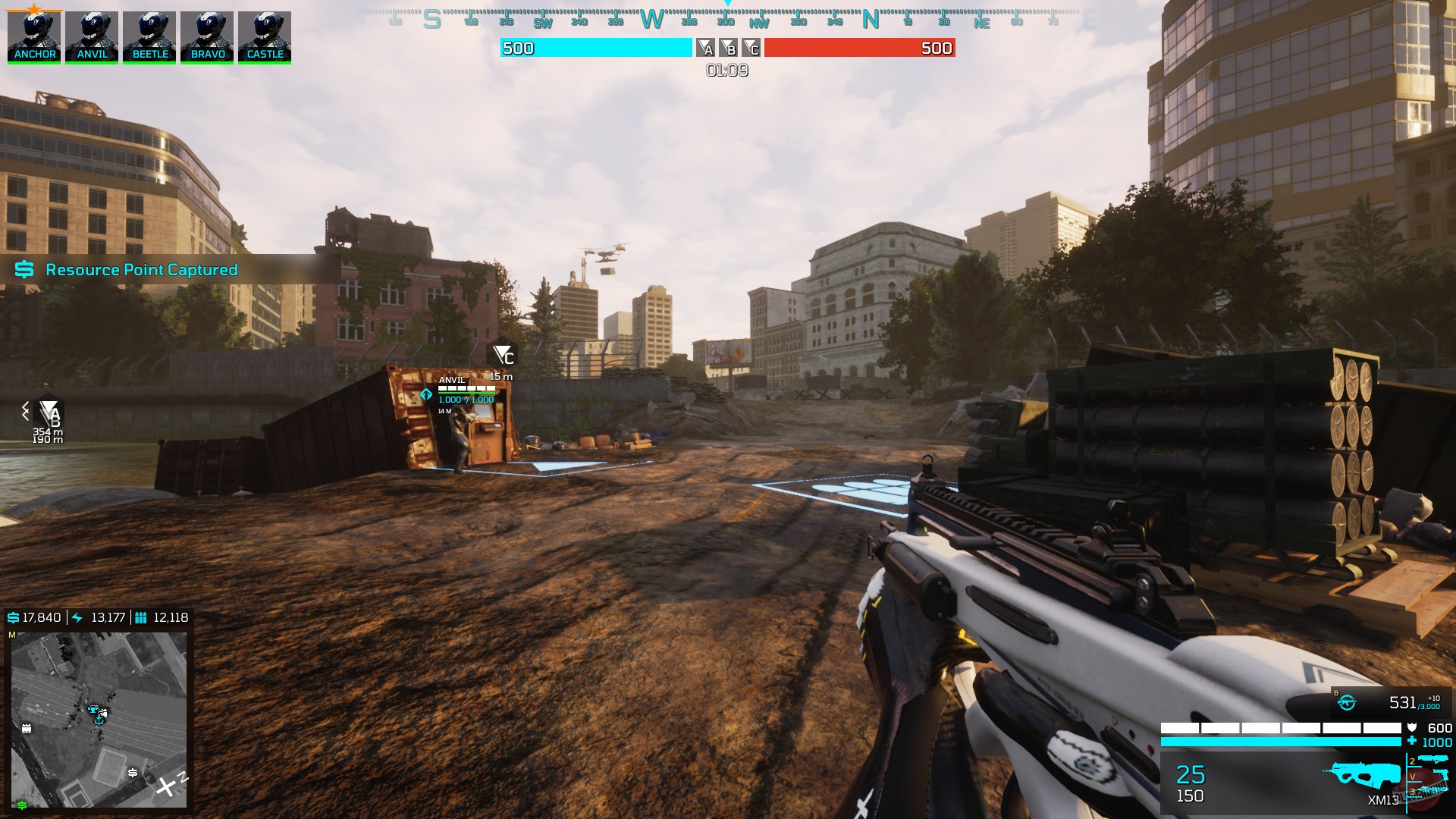Toggle objective B on the ticket bar

(730, 49)
